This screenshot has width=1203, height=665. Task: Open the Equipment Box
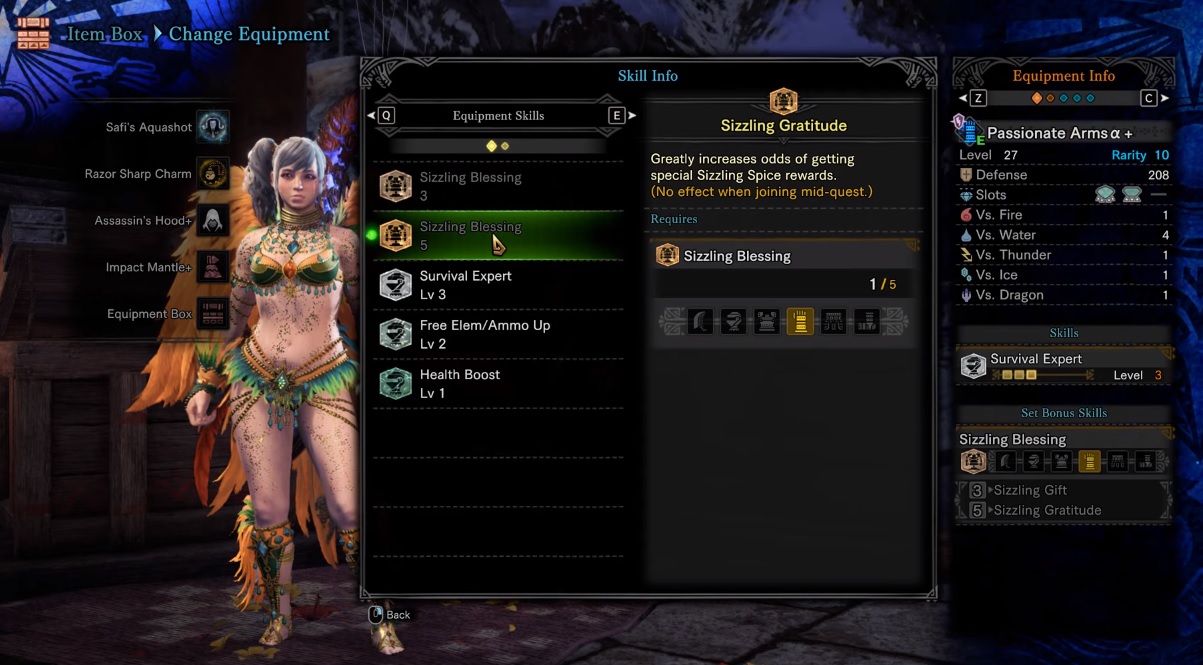pyautogui.click(x=212, y=314)
